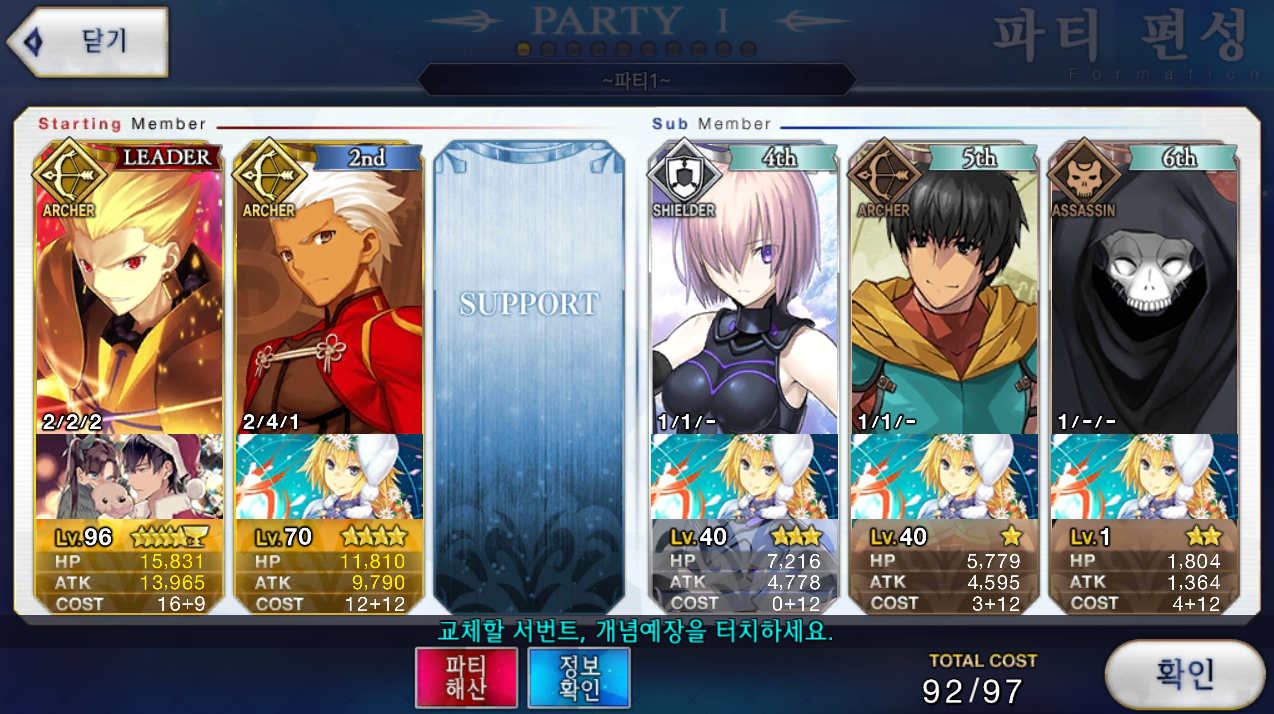Change the leader's Craft Essence
Screen dimensions: 1274x714
(x=130, y=477)
